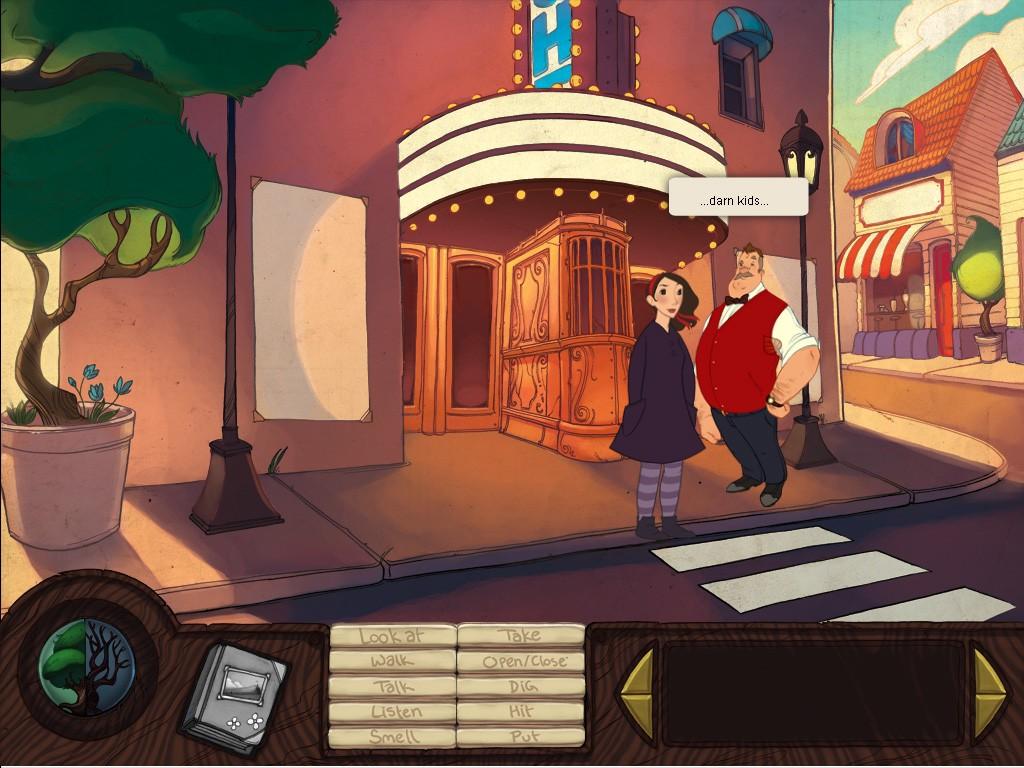
Task: Select the Put action
Action: [520, 737]
